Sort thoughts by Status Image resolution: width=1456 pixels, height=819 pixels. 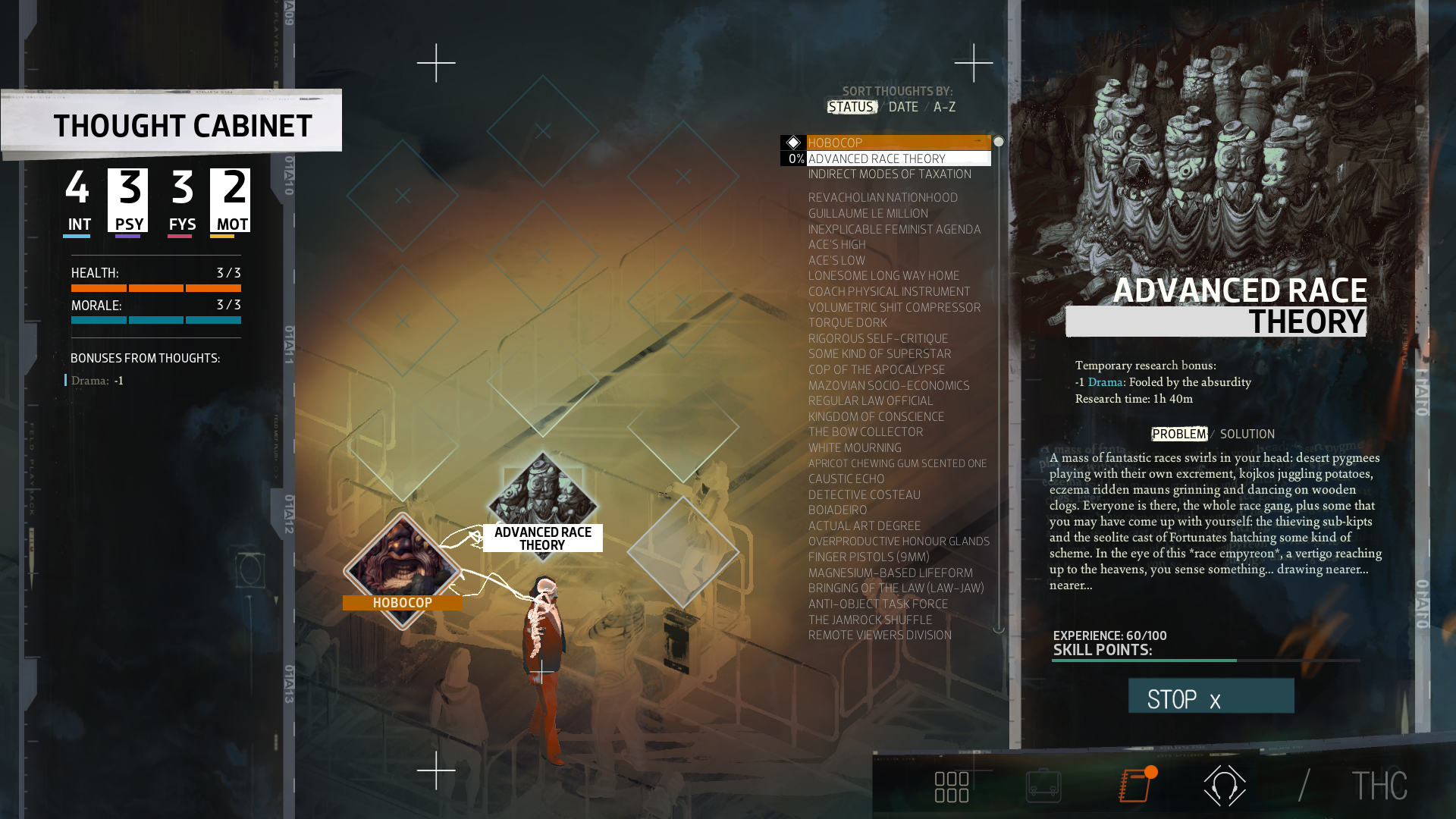pyautogui.click(x=851, y=107)
